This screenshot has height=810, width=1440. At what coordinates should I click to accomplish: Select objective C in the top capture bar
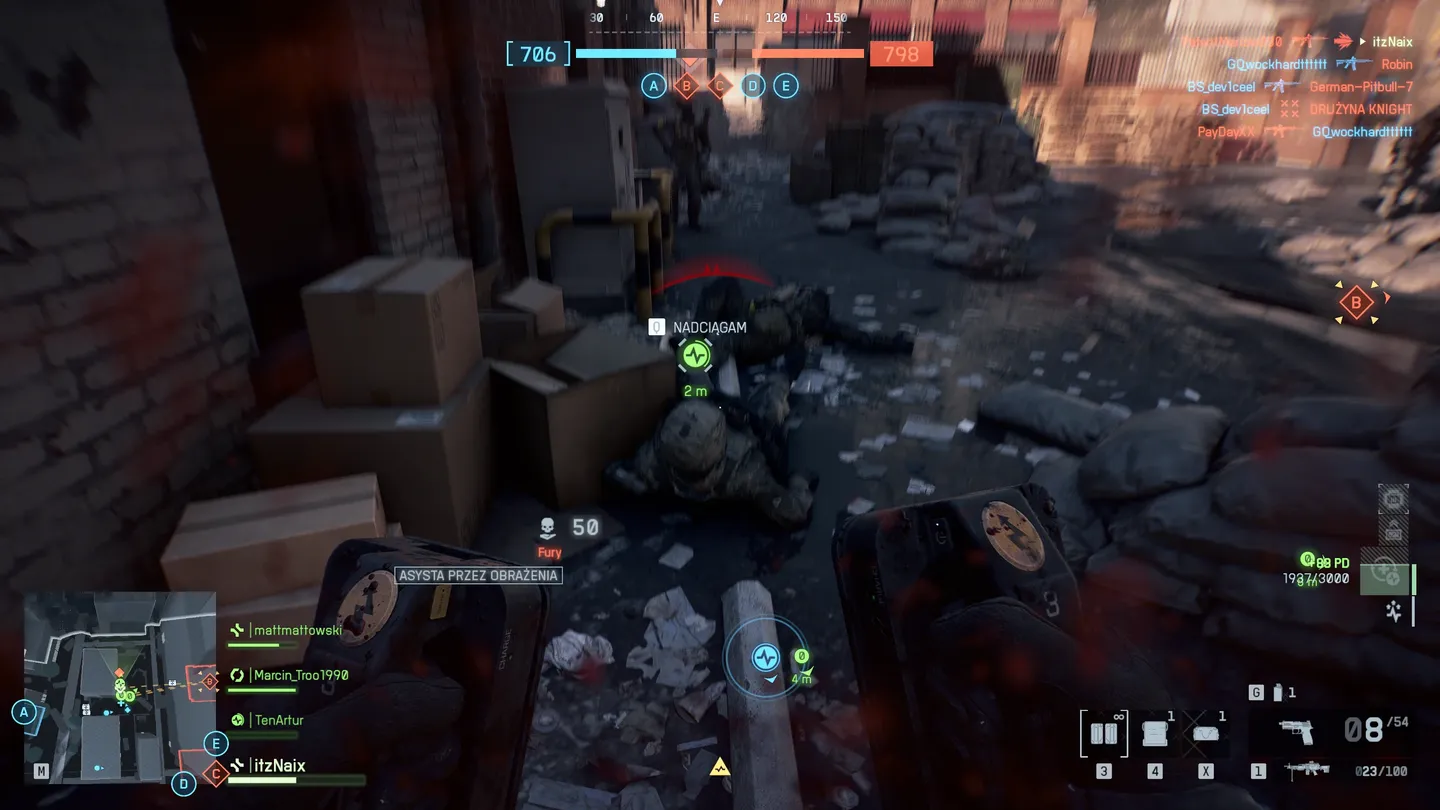pos(719,86)
